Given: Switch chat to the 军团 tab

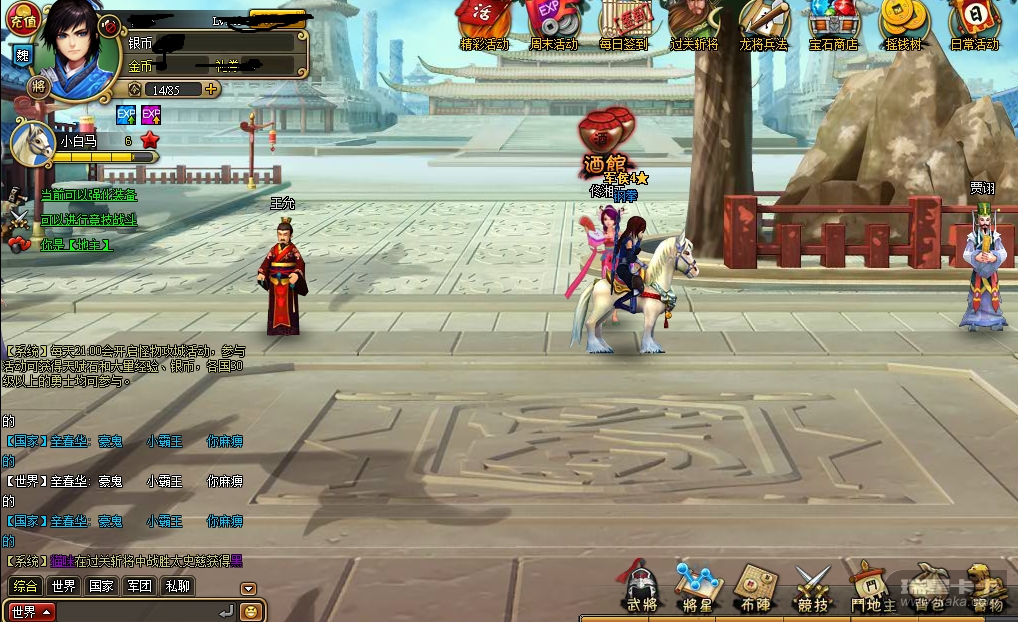Looking at the screenshot, I should point(139,586).
